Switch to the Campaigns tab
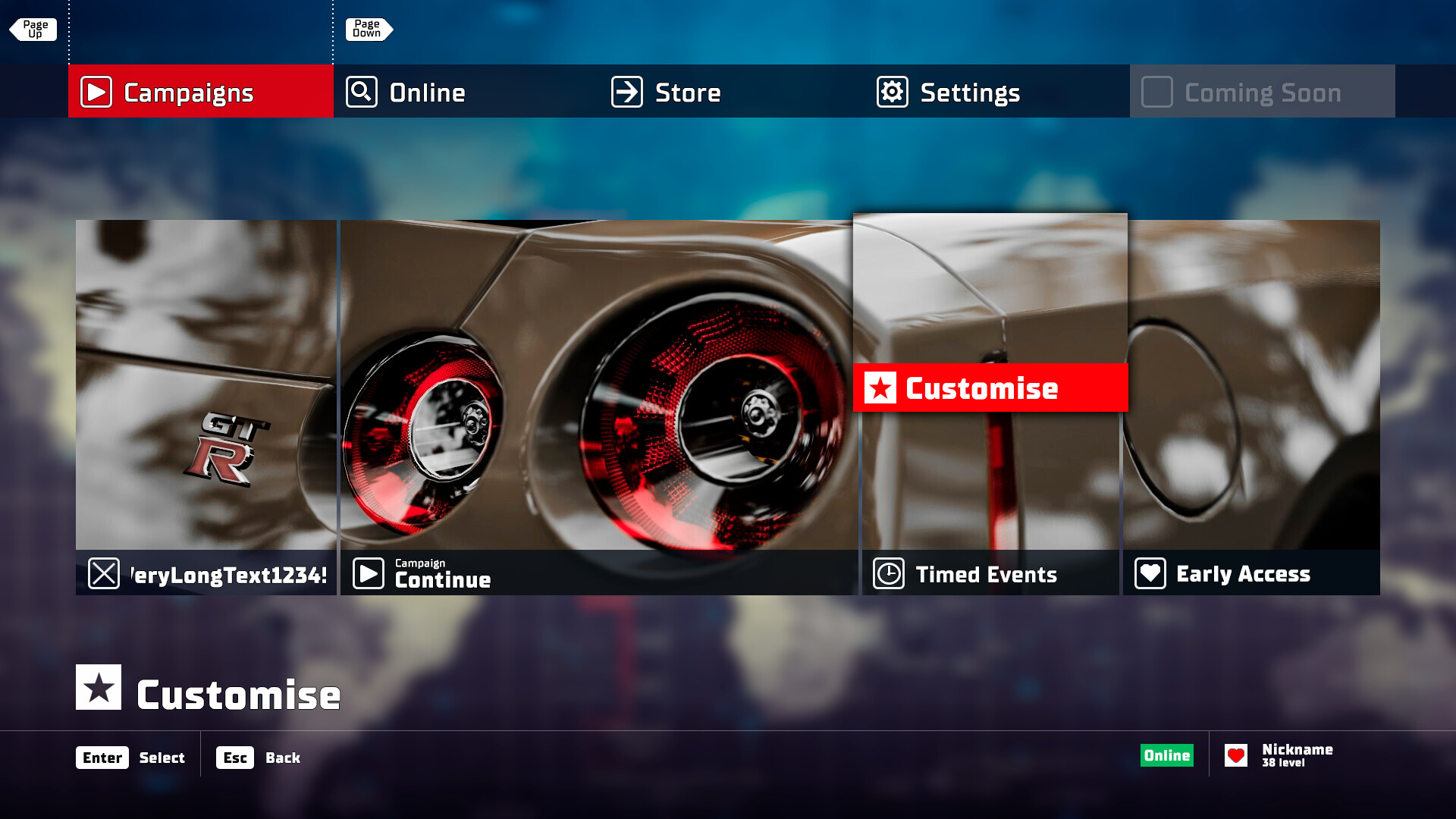Viewport: 1456px width, 819px height. pyautogui.click(x=201, y=92)
